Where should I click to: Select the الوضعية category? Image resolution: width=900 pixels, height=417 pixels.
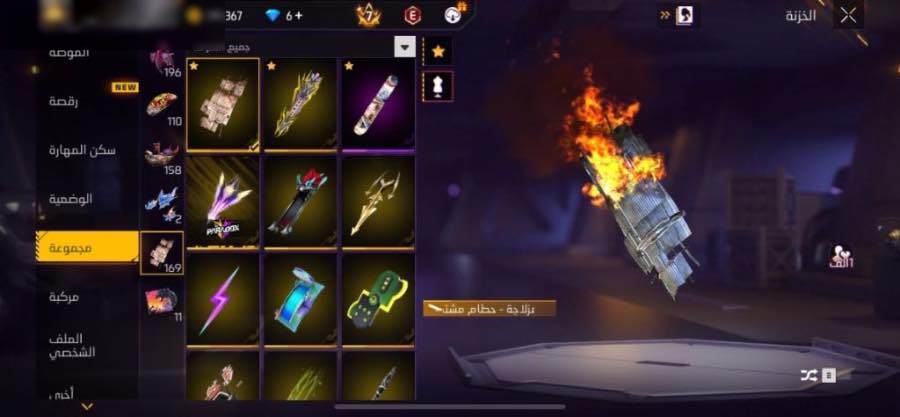click(x=71, y=199)
